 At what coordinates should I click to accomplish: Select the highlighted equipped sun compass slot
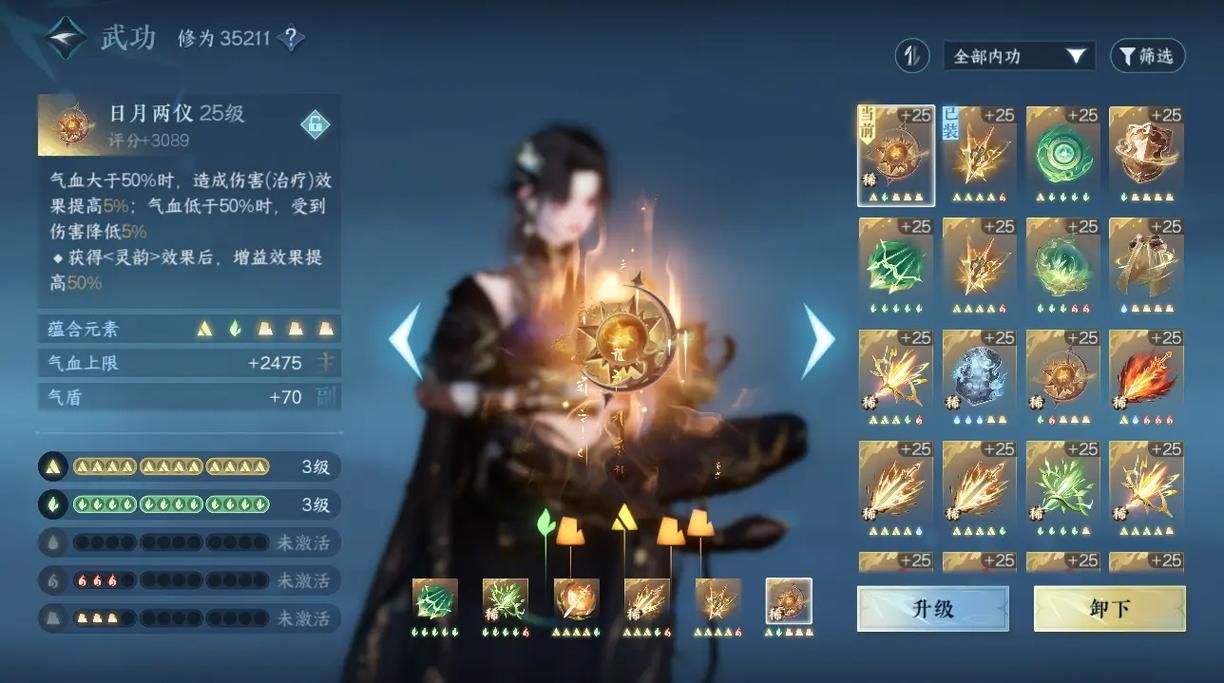(789, 602)
